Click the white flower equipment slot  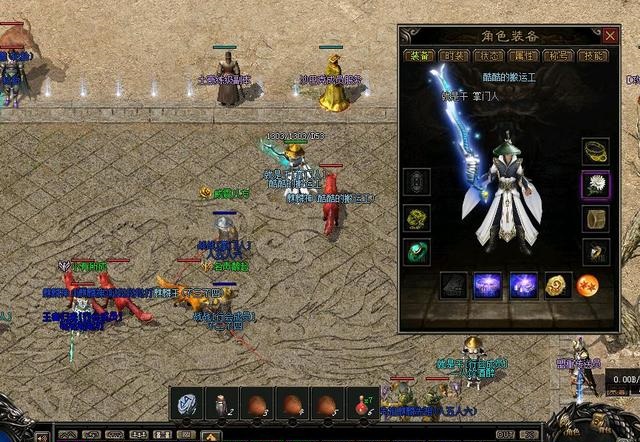click(596, 185)
